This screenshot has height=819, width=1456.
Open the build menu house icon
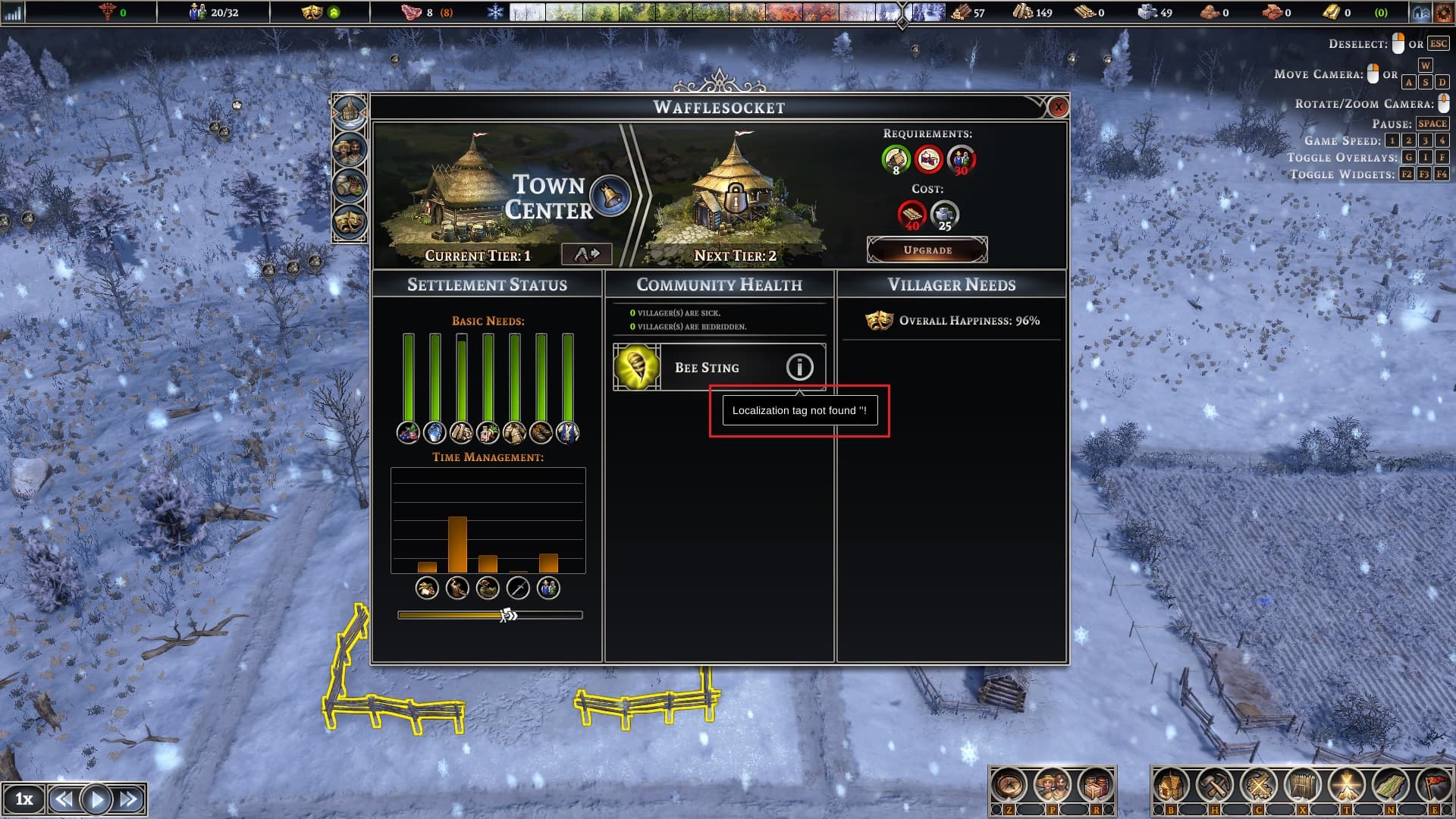(x=1171, y=786)
